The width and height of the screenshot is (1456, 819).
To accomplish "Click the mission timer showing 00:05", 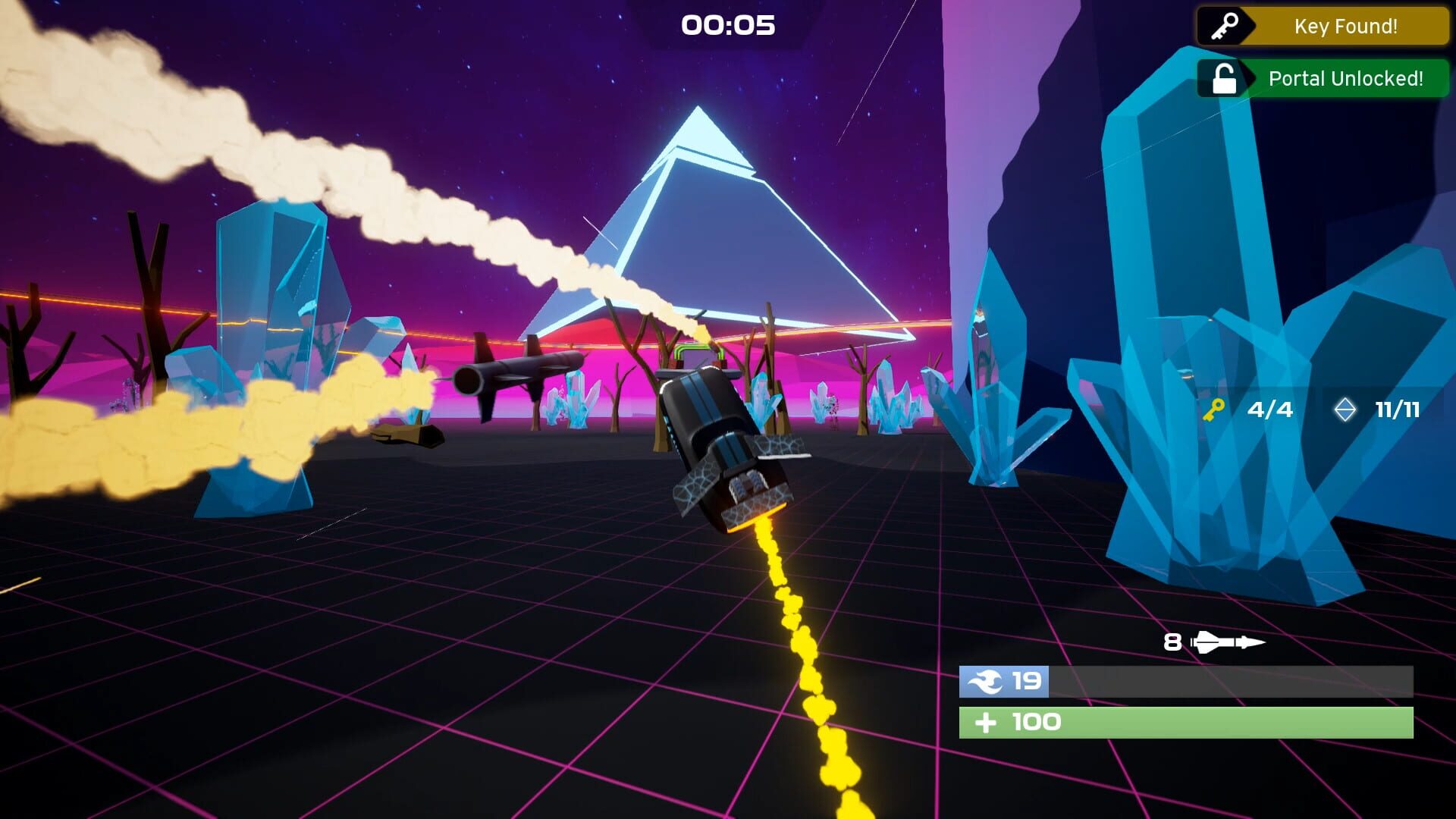I will tap(726, 25).
